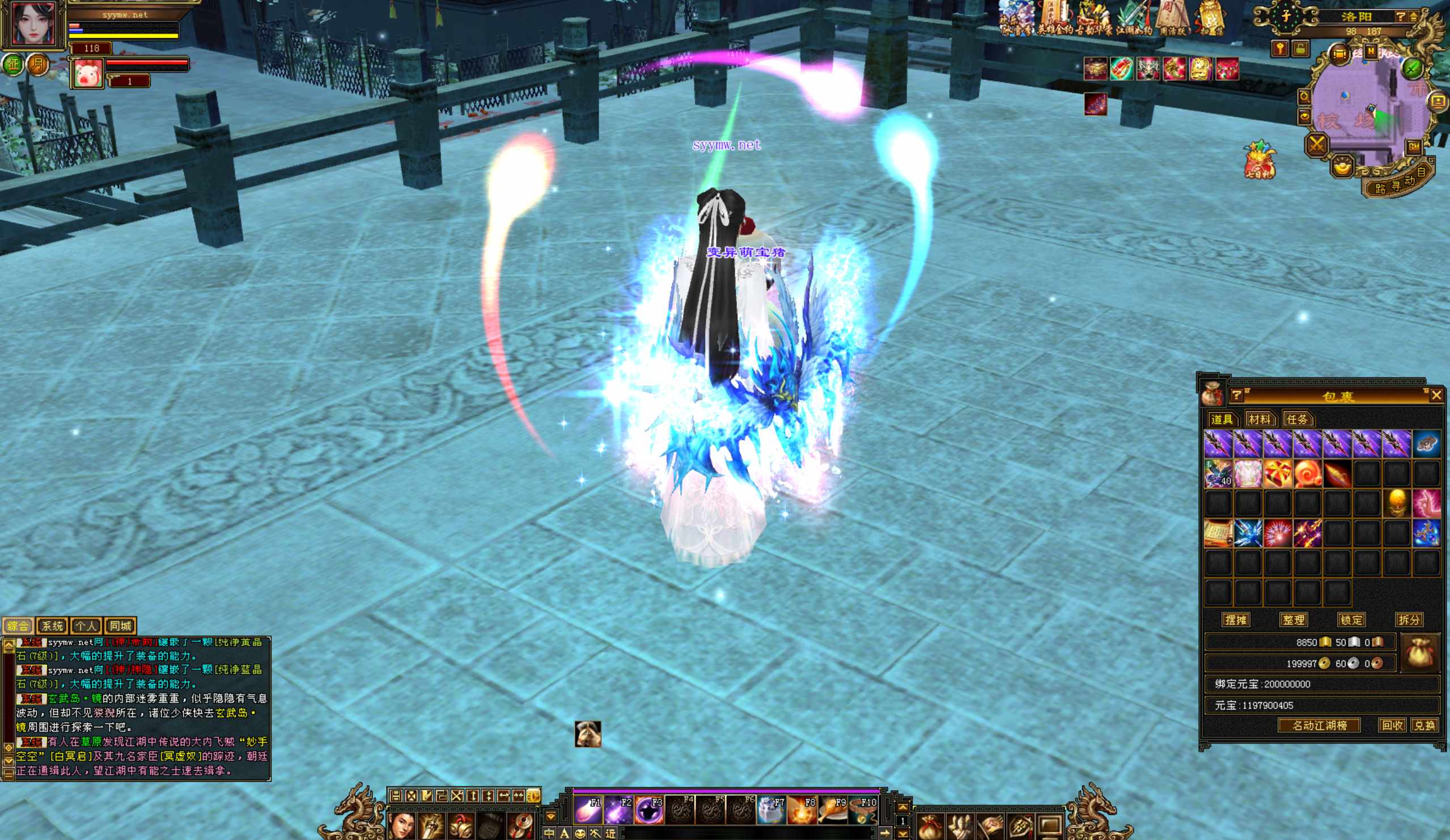Use the F9 roast chicken item
This screenshot has height=840, width=1450.
832,810
